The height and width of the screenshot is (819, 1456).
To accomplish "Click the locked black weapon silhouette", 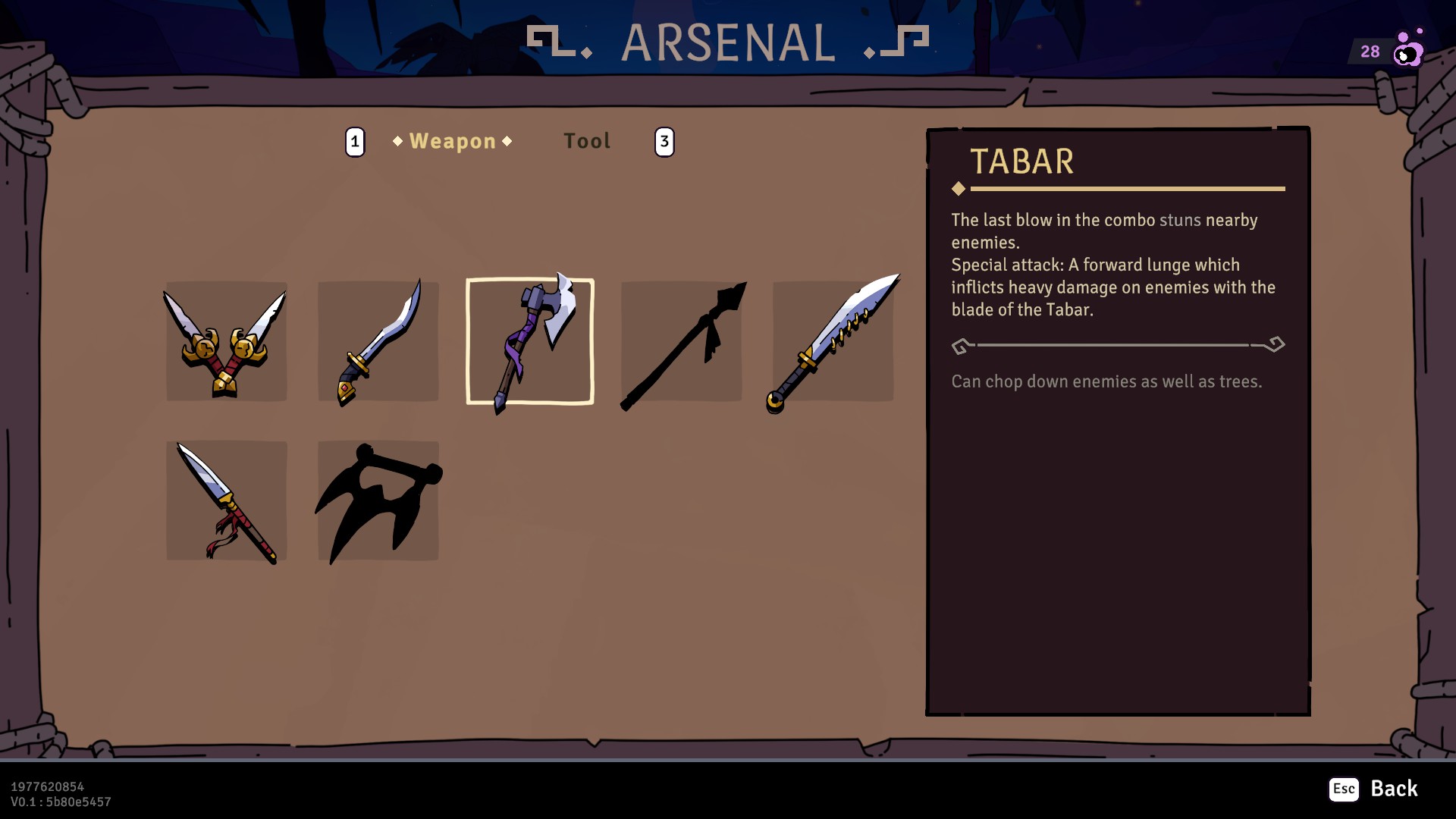I will 378,500.
